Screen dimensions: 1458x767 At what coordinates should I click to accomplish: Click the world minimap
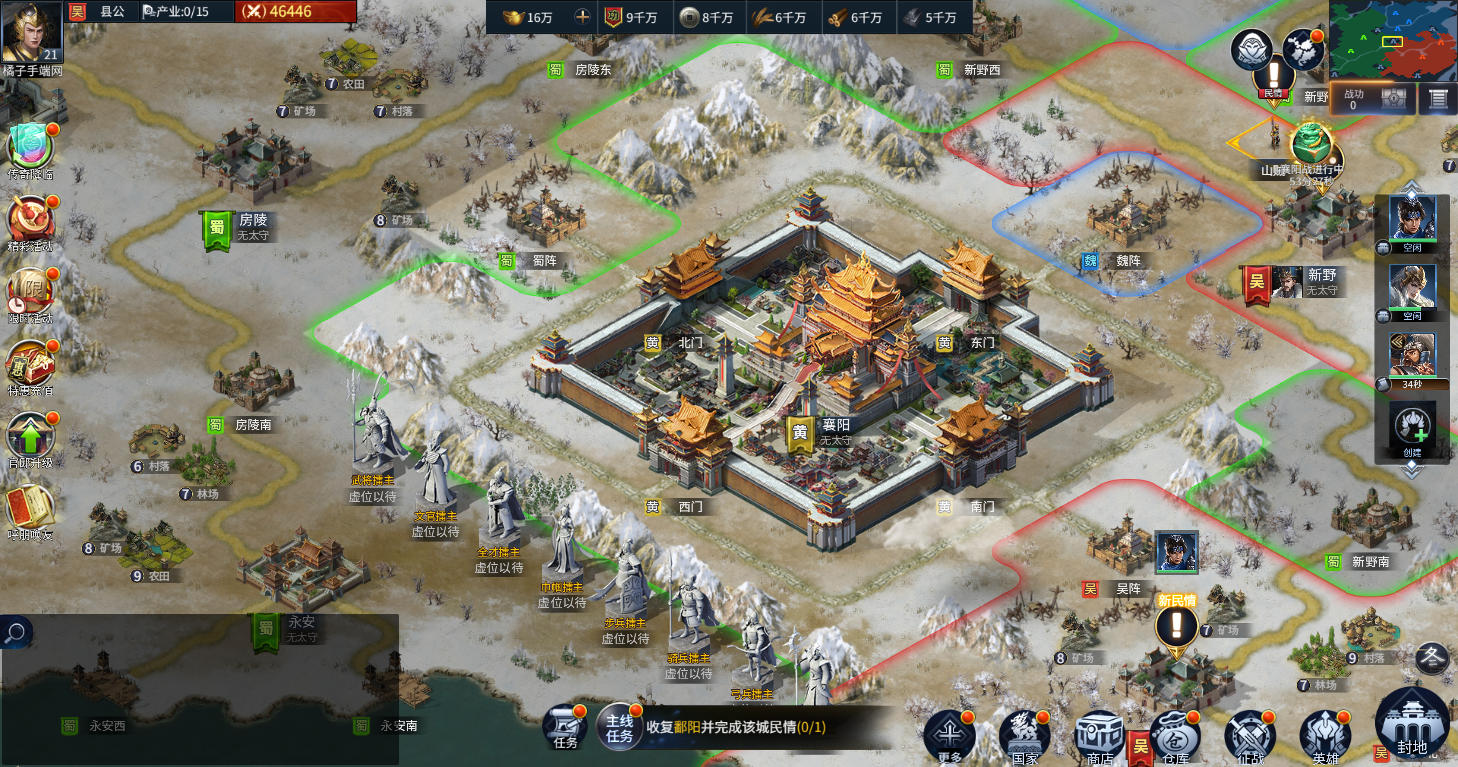pyautogui.click(x=1393, y=40)
